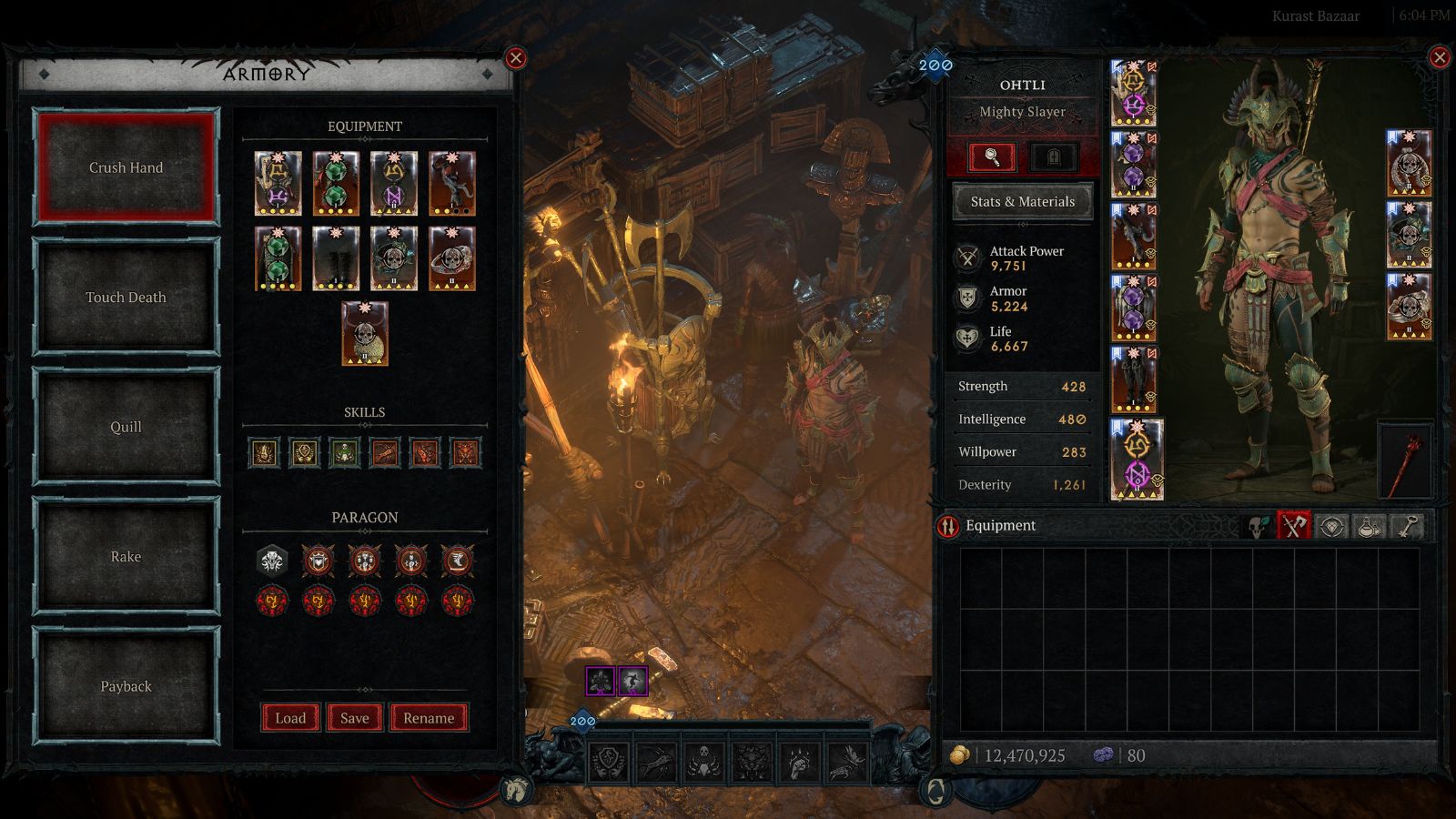Close the Armory window

[x=516, y=58]
